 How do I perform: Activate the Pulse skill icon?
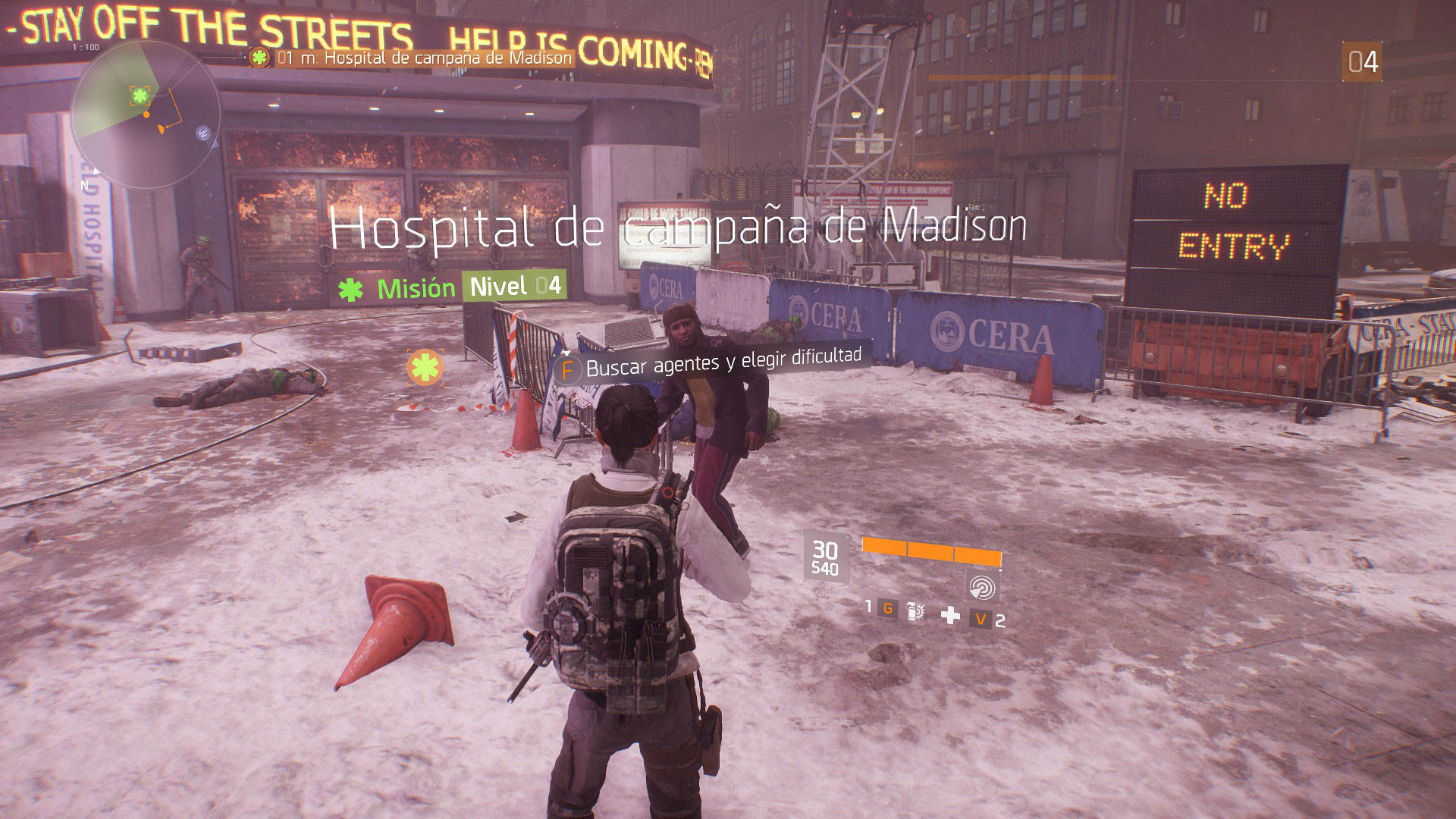(983, 588)
